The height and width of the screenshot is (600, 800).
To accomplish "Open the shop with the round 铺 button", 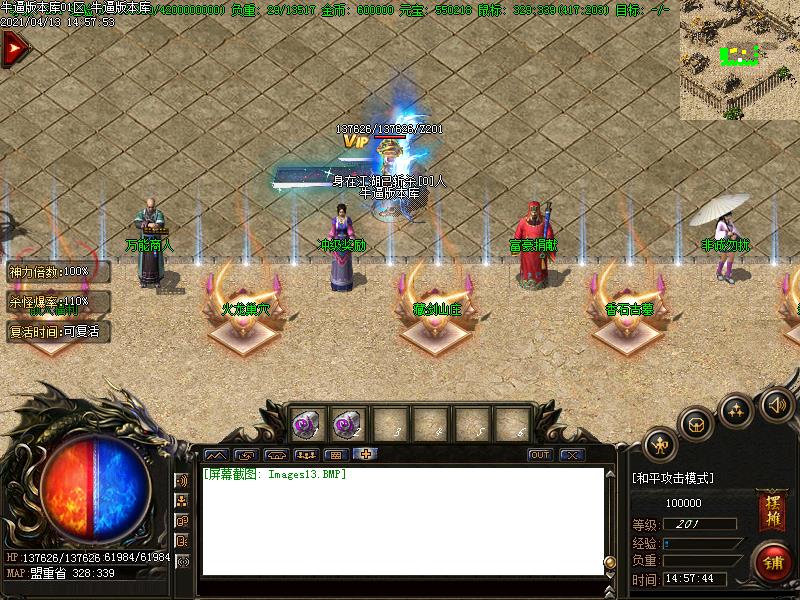I will tap(772, 561).
